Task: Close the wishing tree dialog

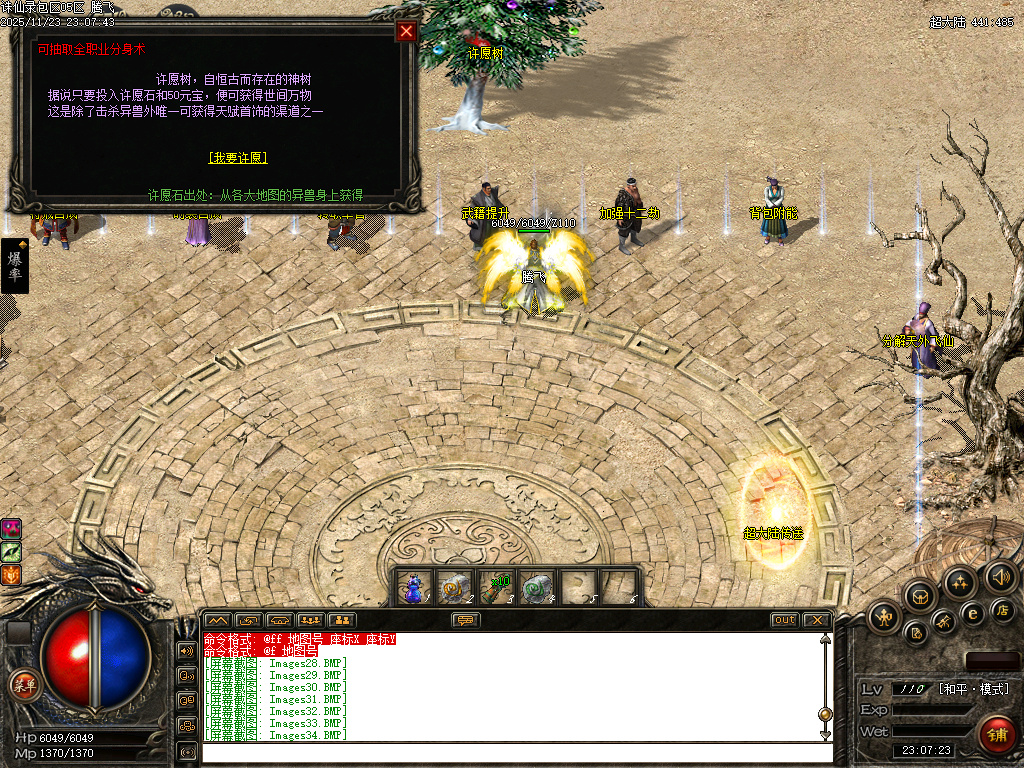Action: 406,31
